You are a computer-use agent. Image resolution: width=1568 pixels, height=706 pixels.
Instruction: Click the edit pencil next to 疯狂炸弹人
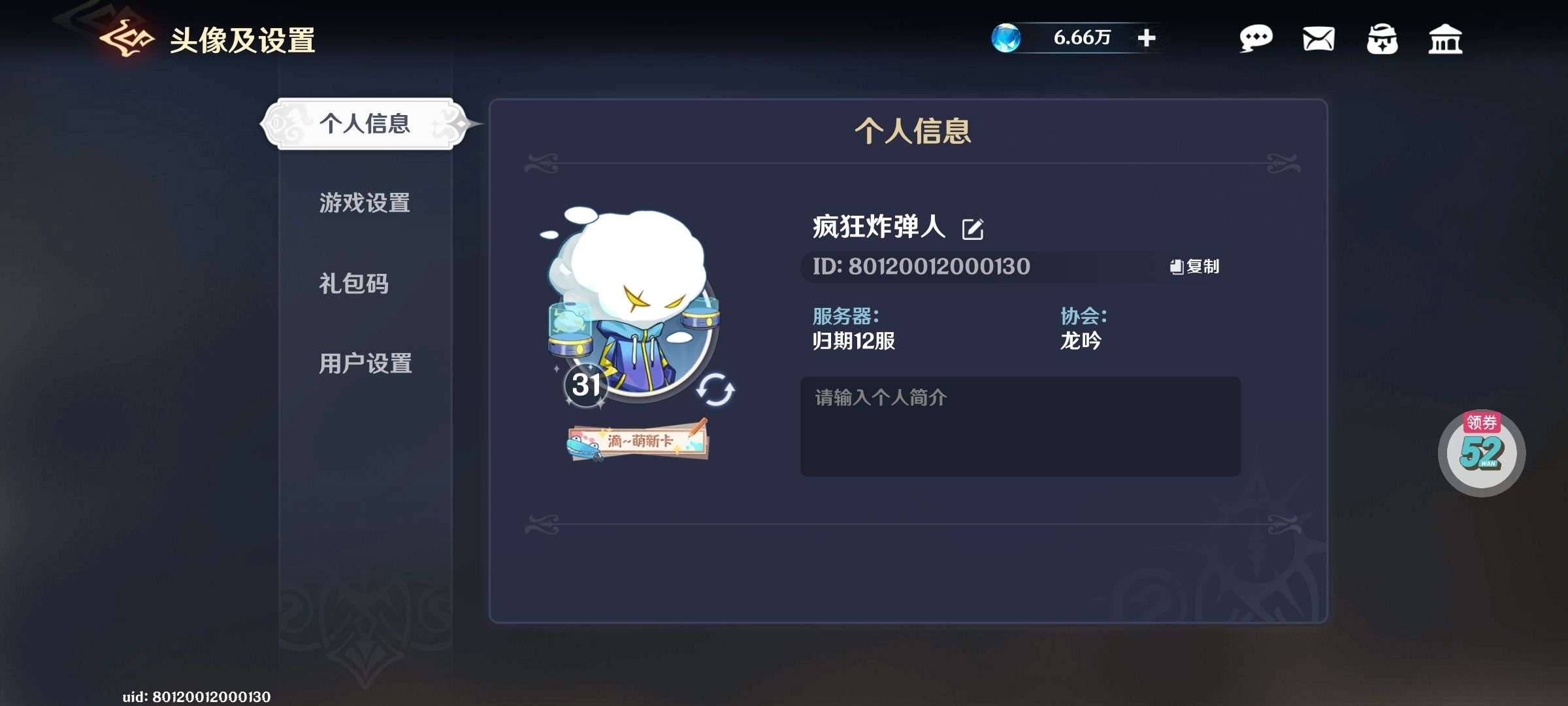973,230
